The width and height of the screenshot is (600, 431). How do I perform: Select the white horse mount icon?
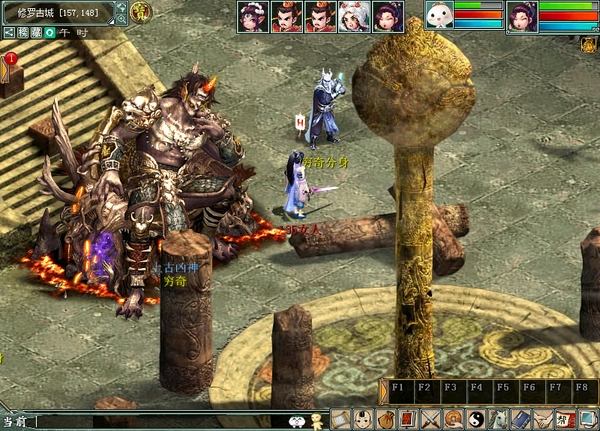[x=499, y=420]
